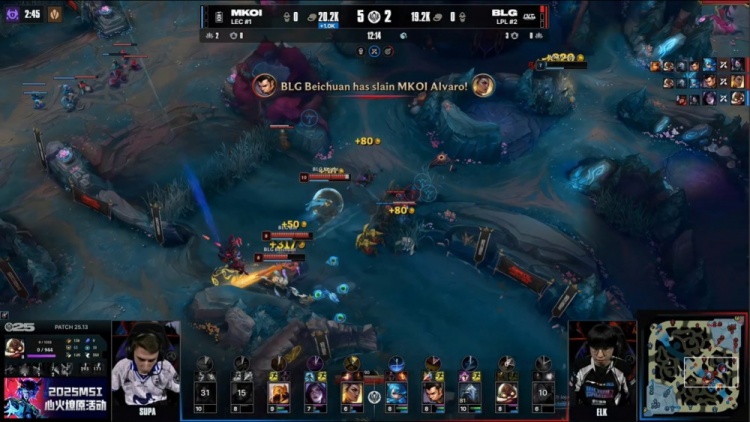Select the dead champion portrait showing 31
The image size is (750, 422).
(206, 392)
